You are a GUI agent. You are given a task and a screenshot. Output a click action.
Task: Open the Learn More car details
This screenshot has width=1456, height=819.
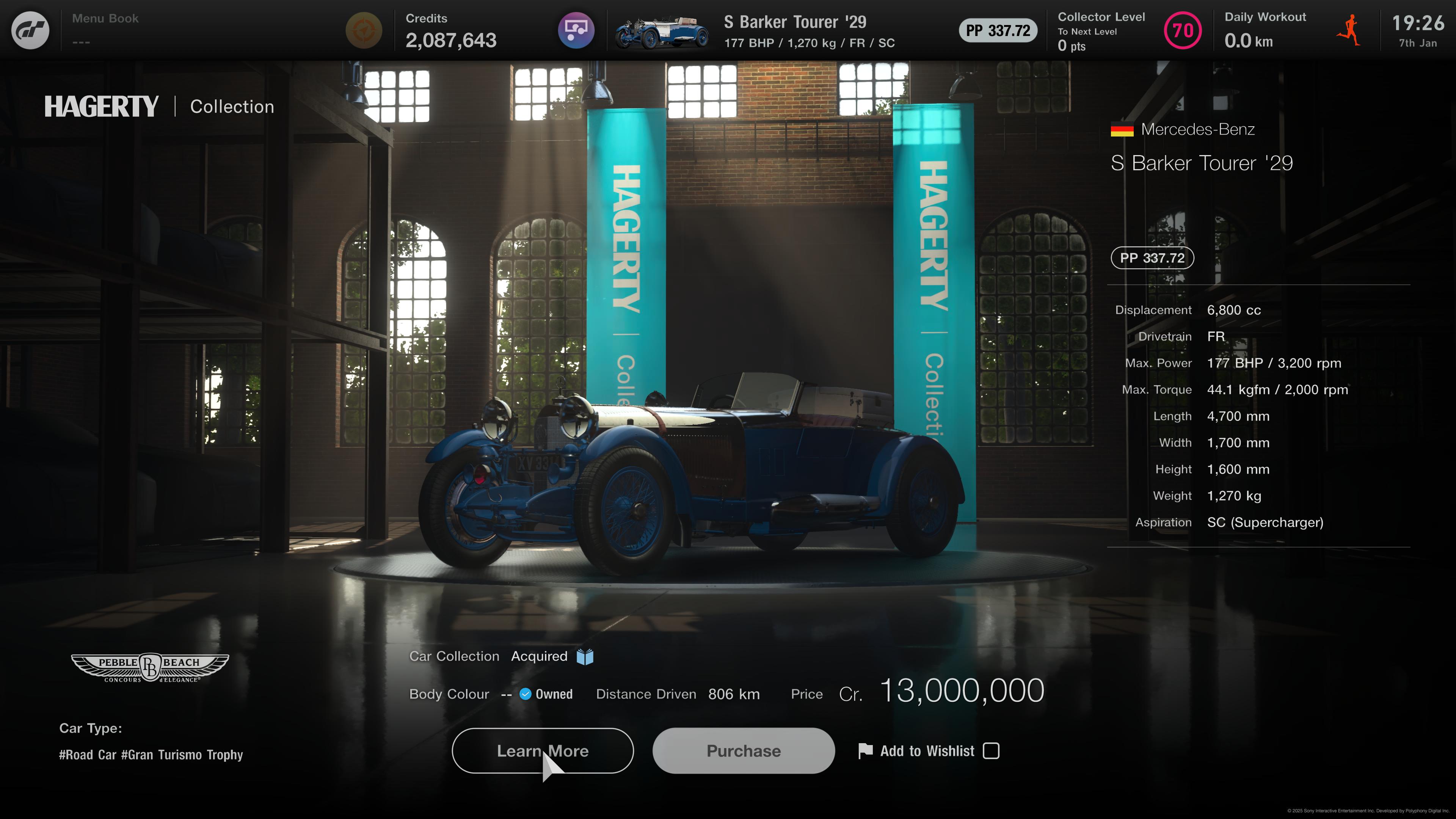[x=542, y=751]
